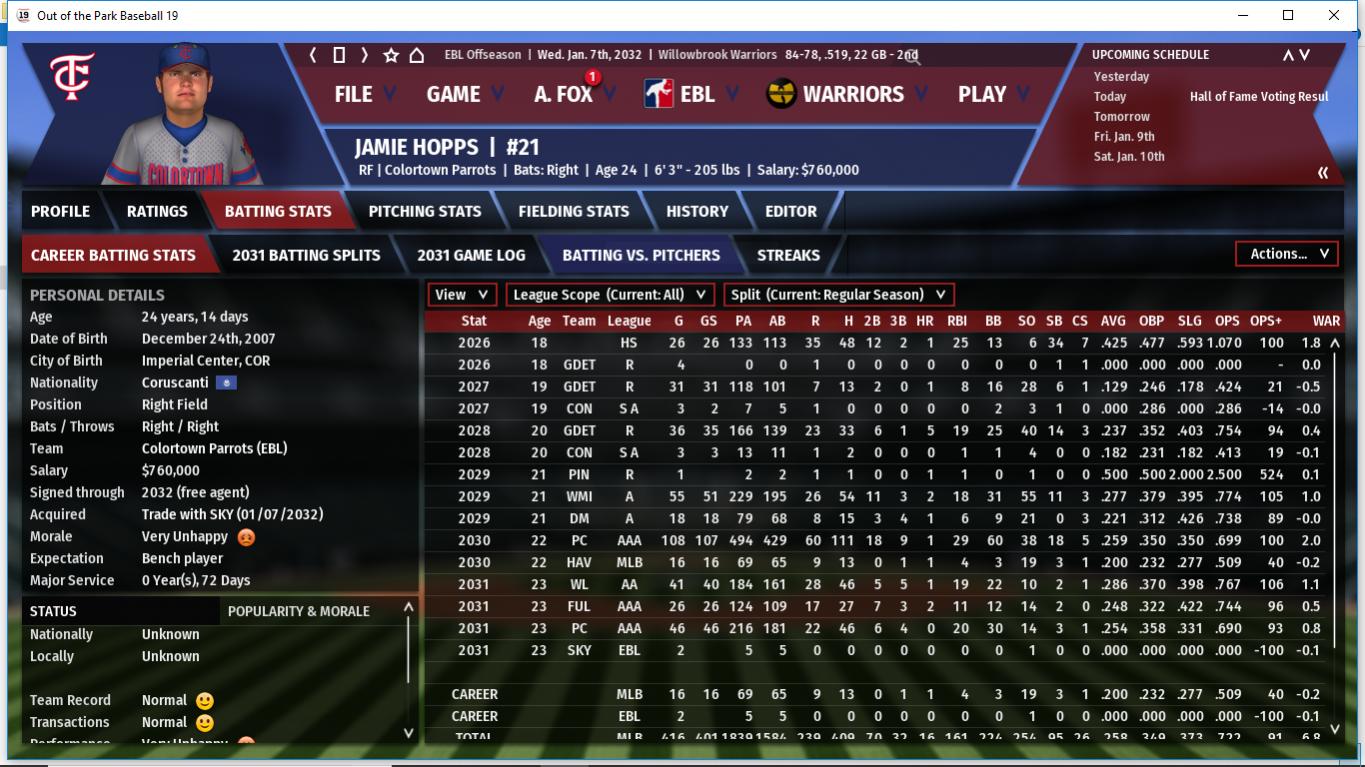Open the EBL league menu
1365x767 pixels.
click(x=696, y=94)
